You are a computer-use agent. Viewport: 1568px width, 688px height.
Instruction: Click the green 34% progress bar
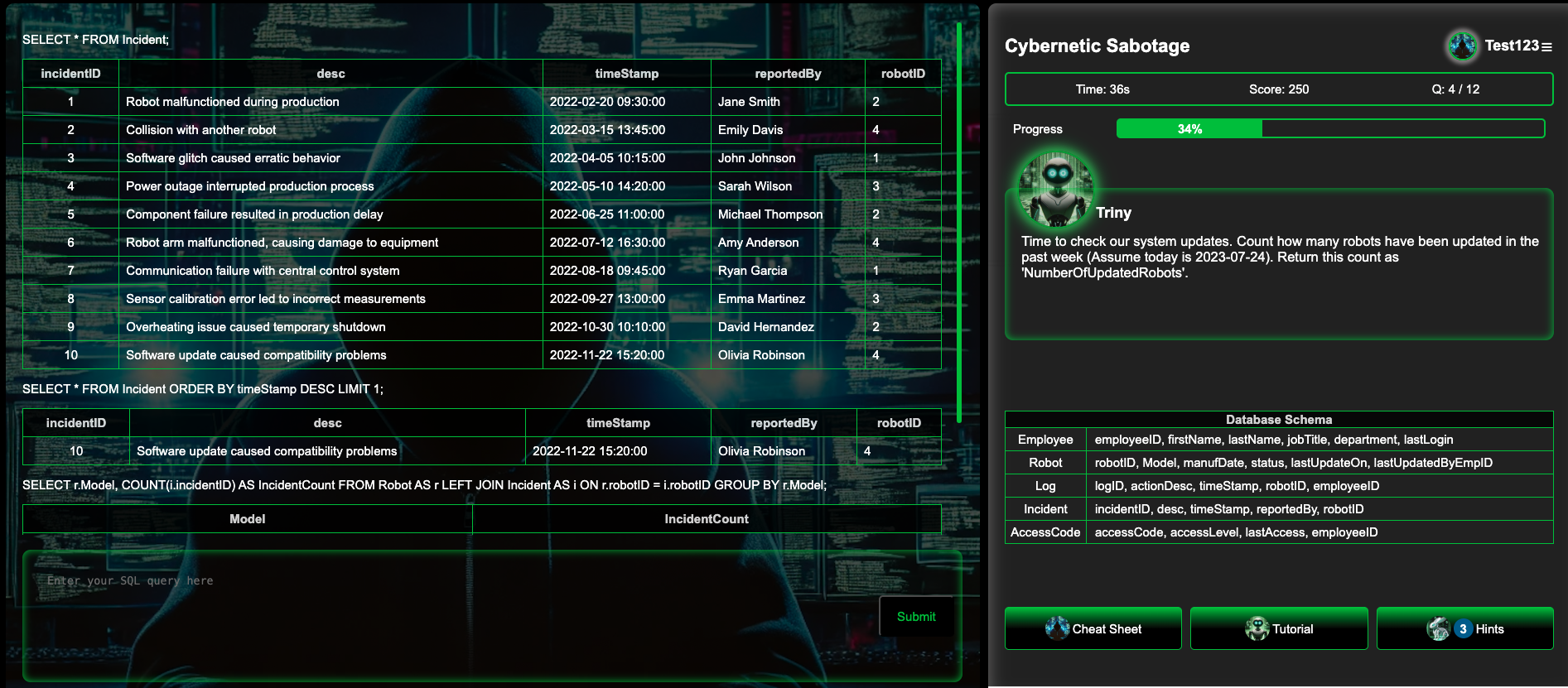[1189, 129]
